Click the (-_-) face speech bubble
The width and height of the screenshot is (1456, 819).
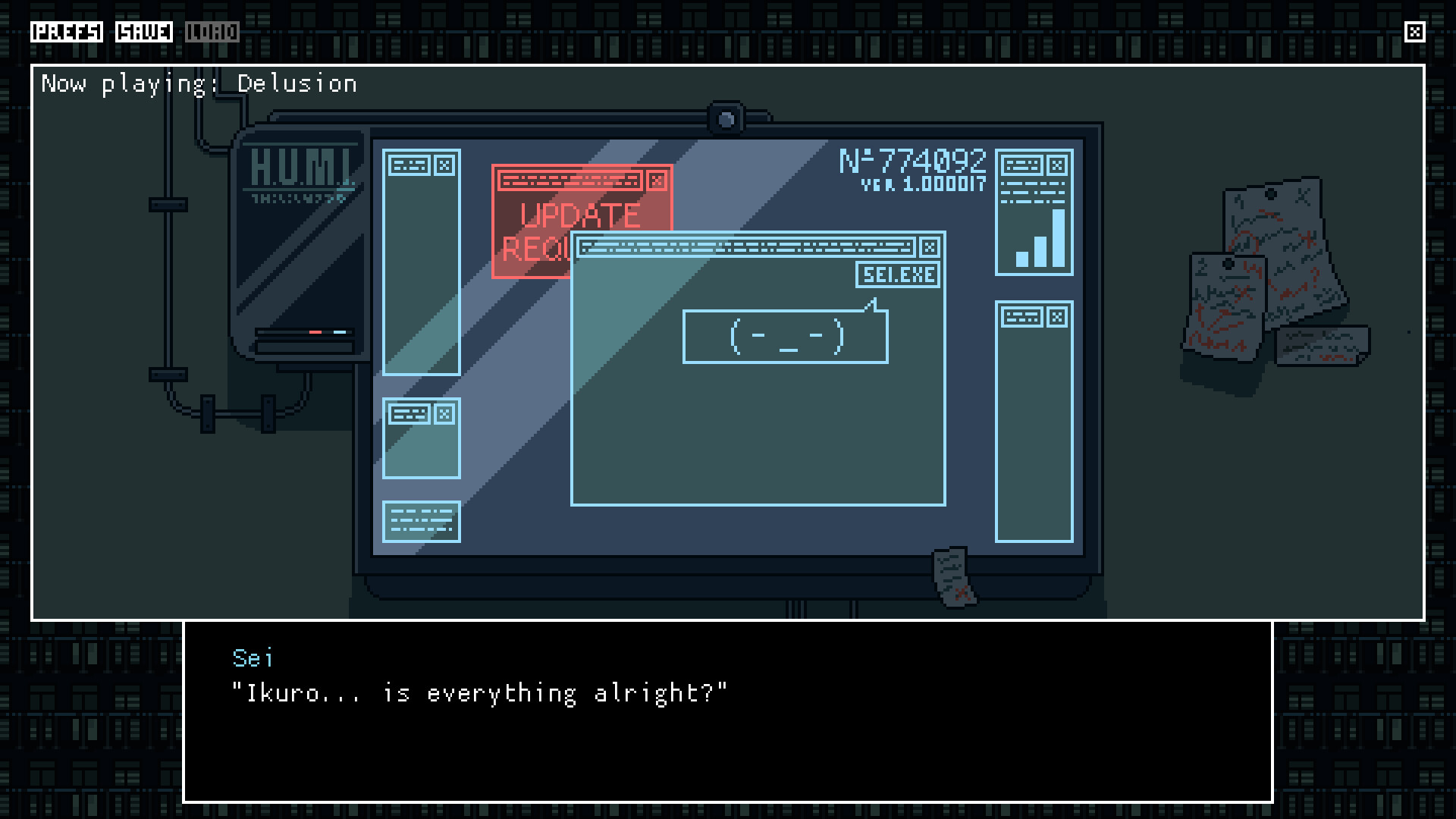point(785,336)
